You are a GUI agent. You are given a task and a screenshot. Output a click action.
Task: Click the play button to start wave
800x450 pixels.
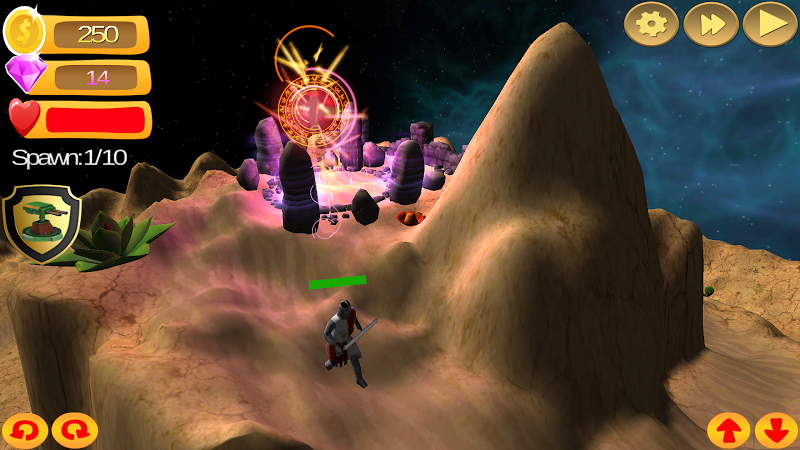pos(769,24)
